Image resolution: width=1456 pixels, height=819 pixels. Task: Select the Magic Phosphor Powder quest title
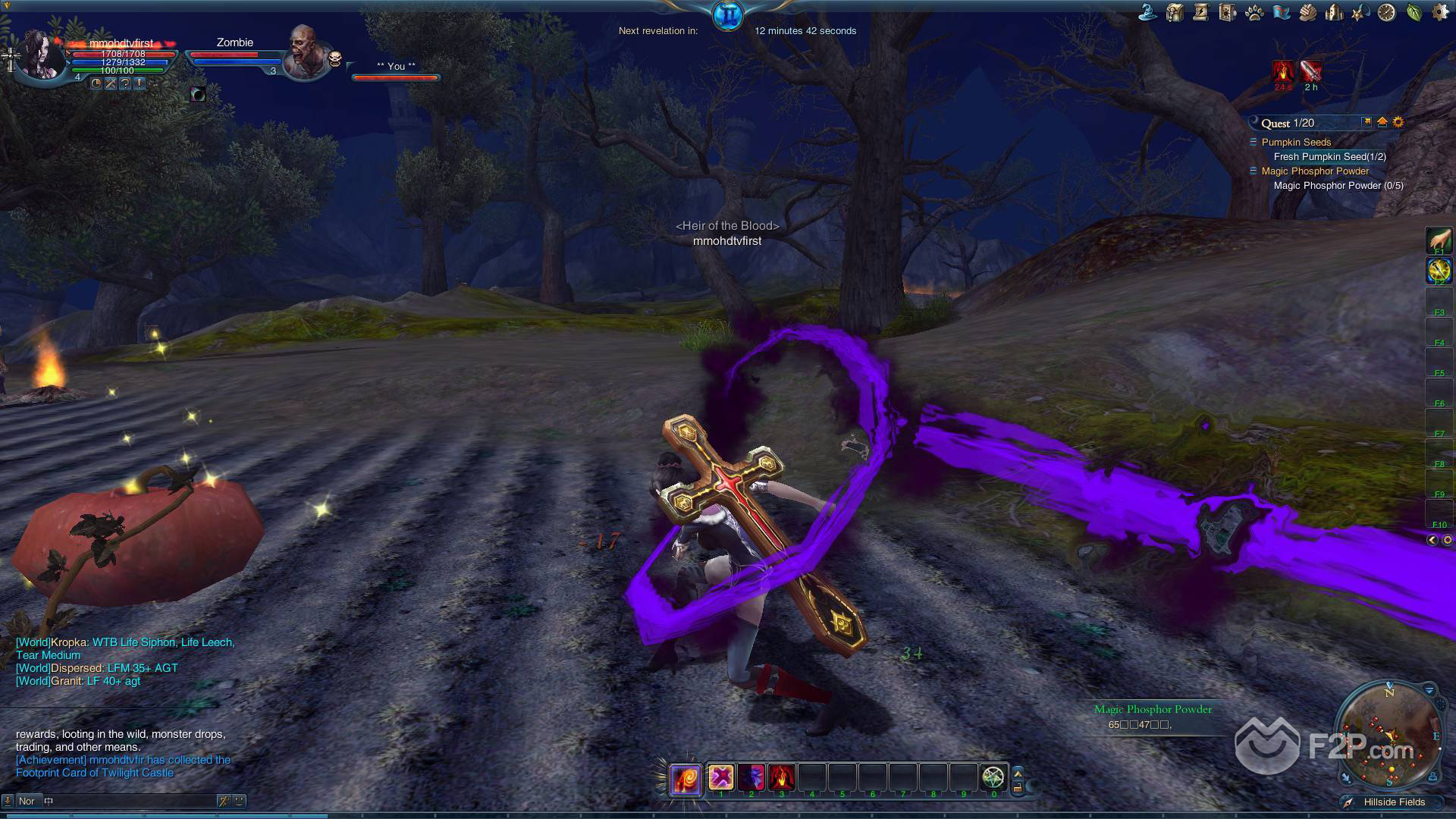[x=1315, y=171]
